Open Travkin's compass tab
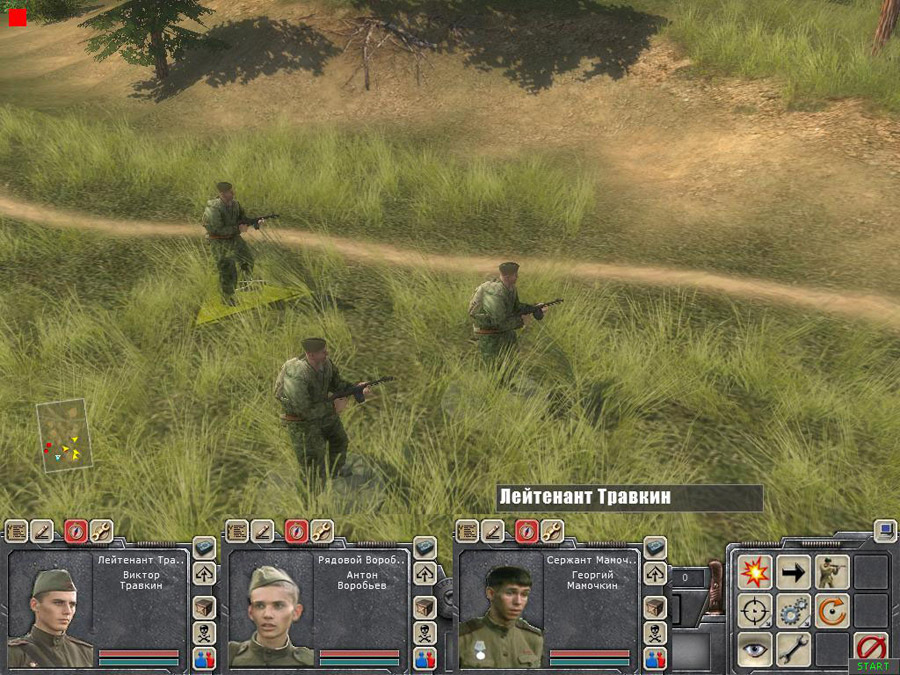 coord(76,531)
